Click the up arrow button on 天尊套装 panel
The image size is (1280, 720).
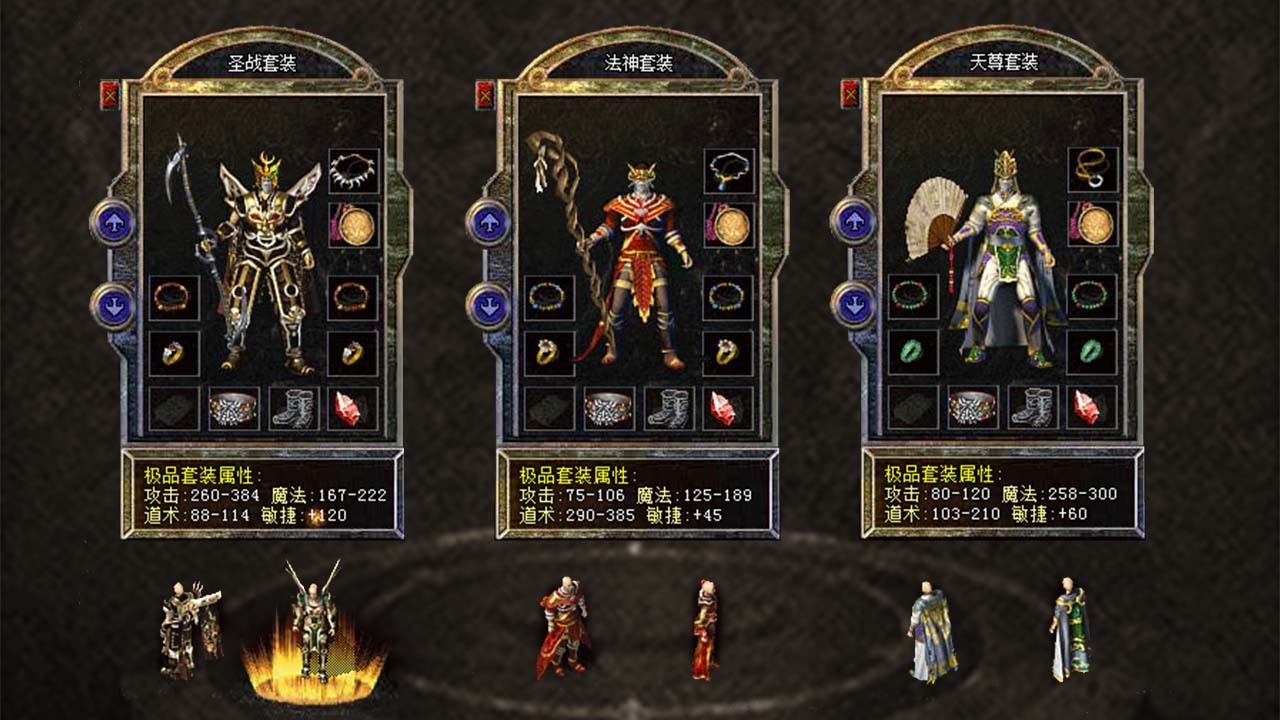[x=855, y=222]
